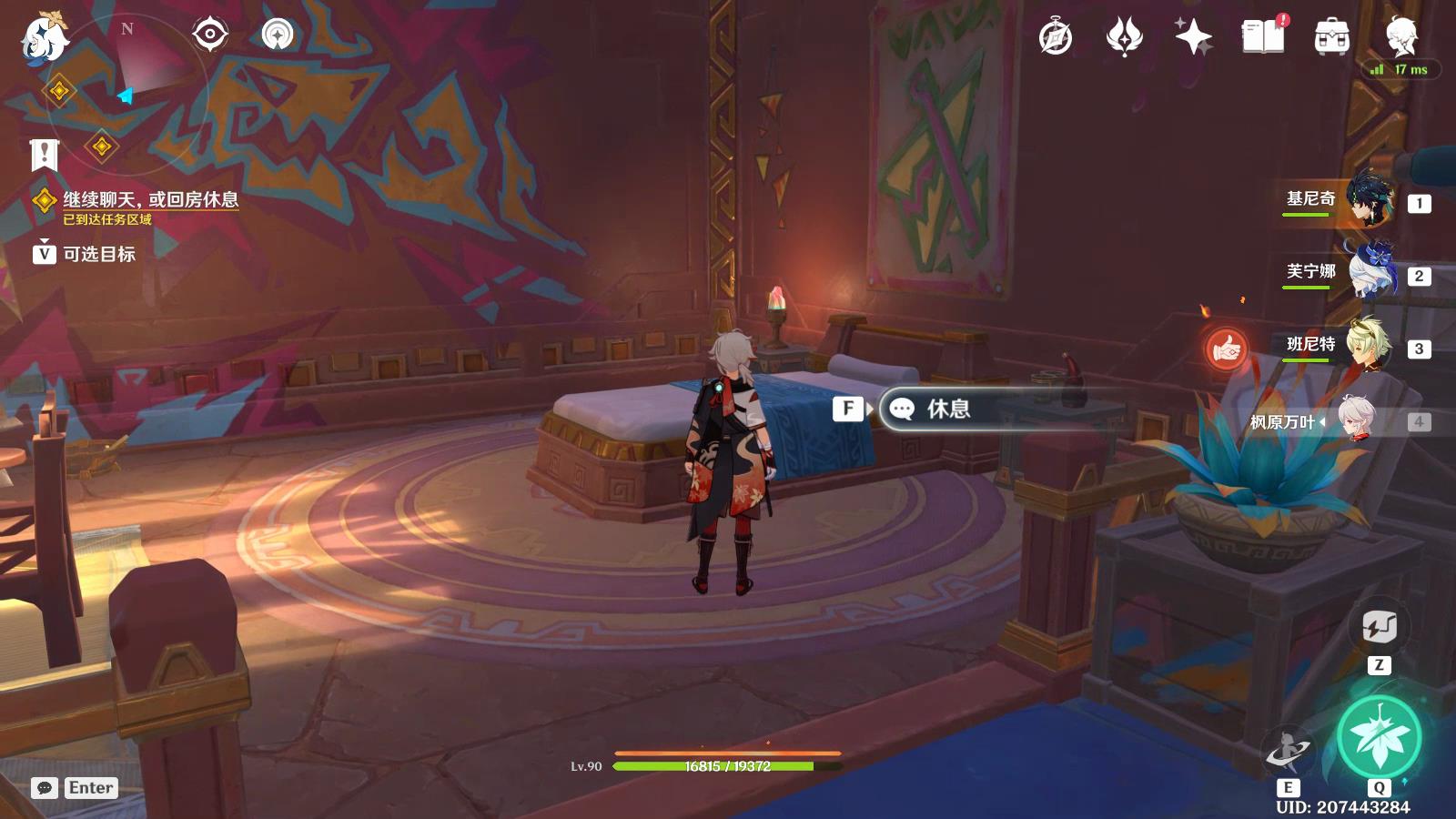This screenshot has width=1456, height=819.
Task: Use the gadget icon above Z
Action: coord(1379,627)
